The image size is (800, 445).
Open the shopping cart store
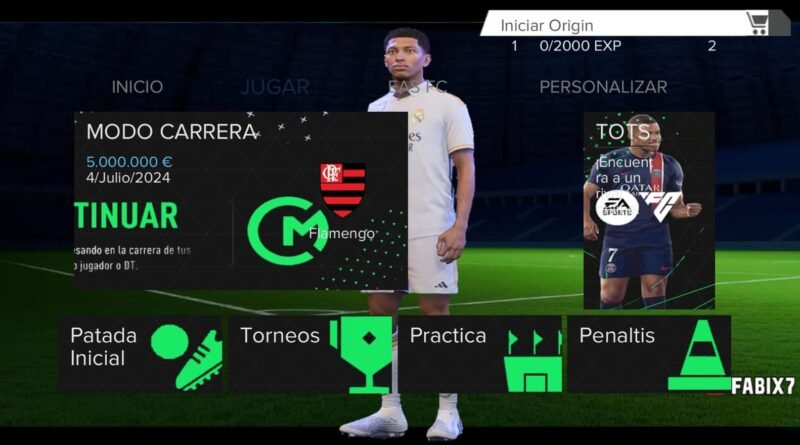pyautogui.click(x=758, y=23)
